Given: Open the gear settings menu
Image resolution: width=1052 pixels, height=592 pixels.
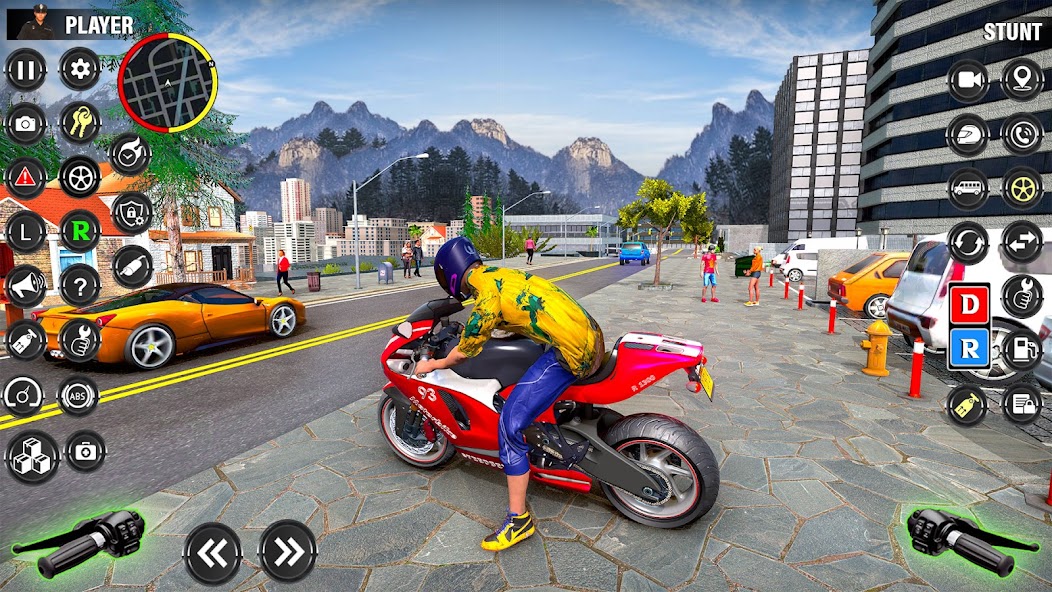Looking at the screenshot, I should coord(80,70).
